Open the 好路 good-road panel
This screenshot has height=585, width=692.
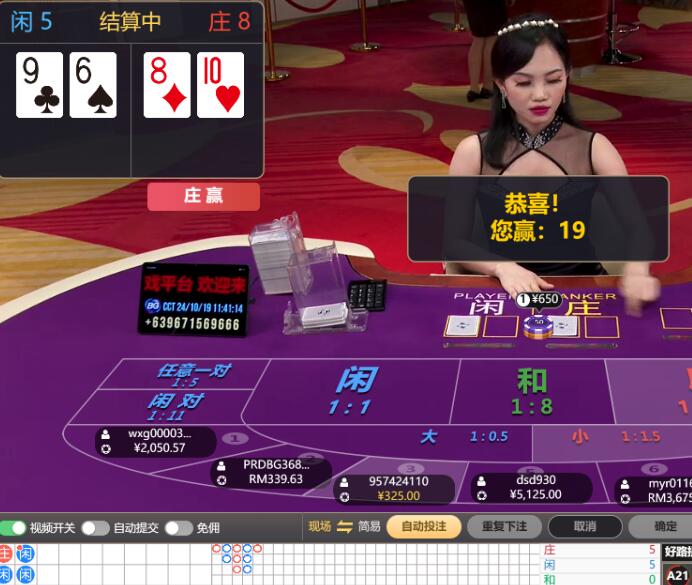coord(677,551)
